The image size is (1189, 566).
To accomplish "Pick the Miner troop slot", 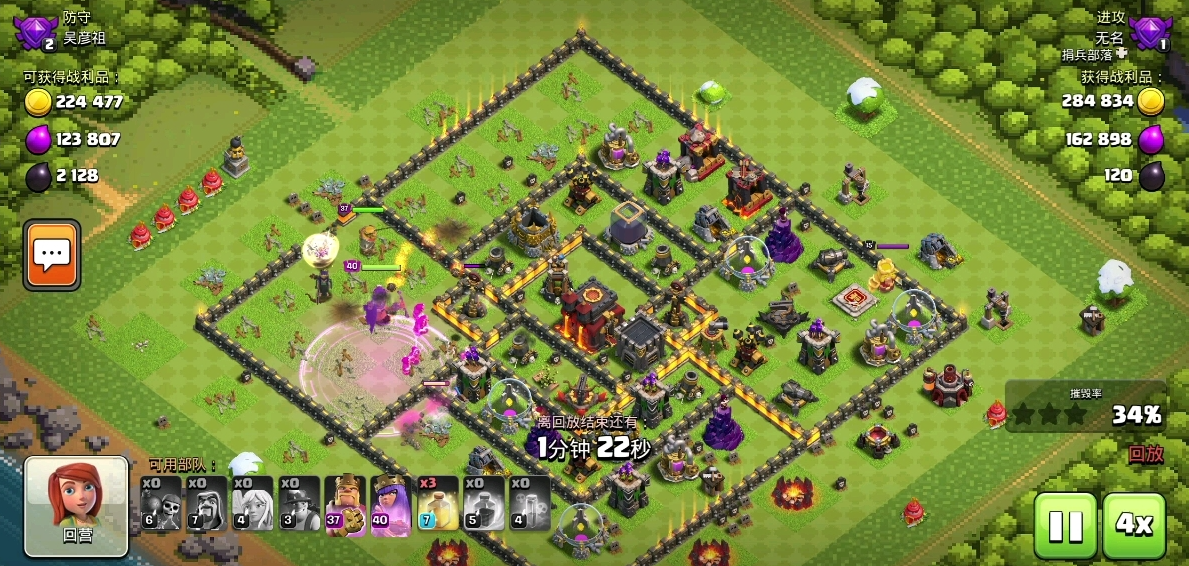I will click(x=298, y=503).
